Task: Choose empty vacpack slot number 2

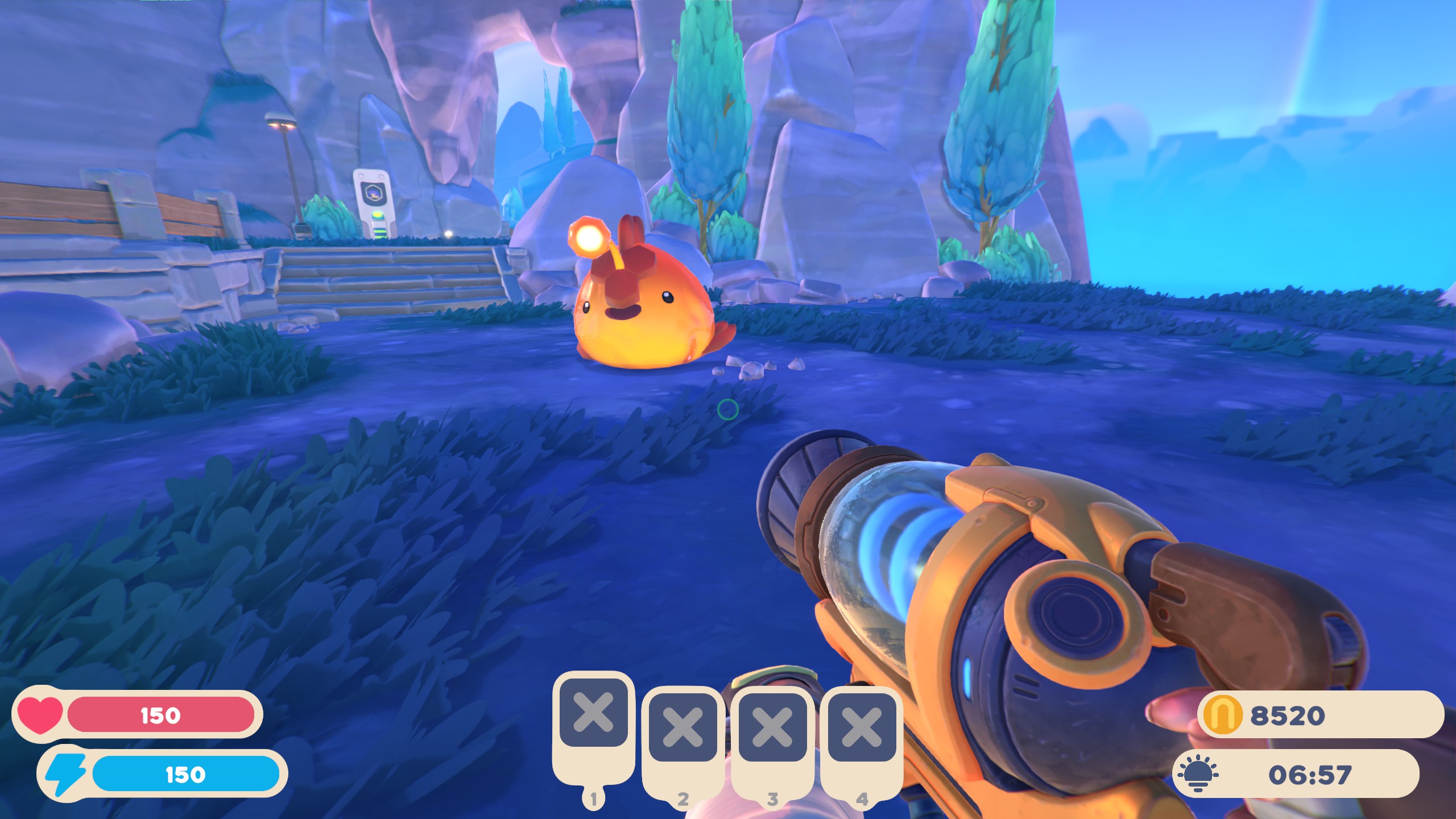Action: point(682,727)
